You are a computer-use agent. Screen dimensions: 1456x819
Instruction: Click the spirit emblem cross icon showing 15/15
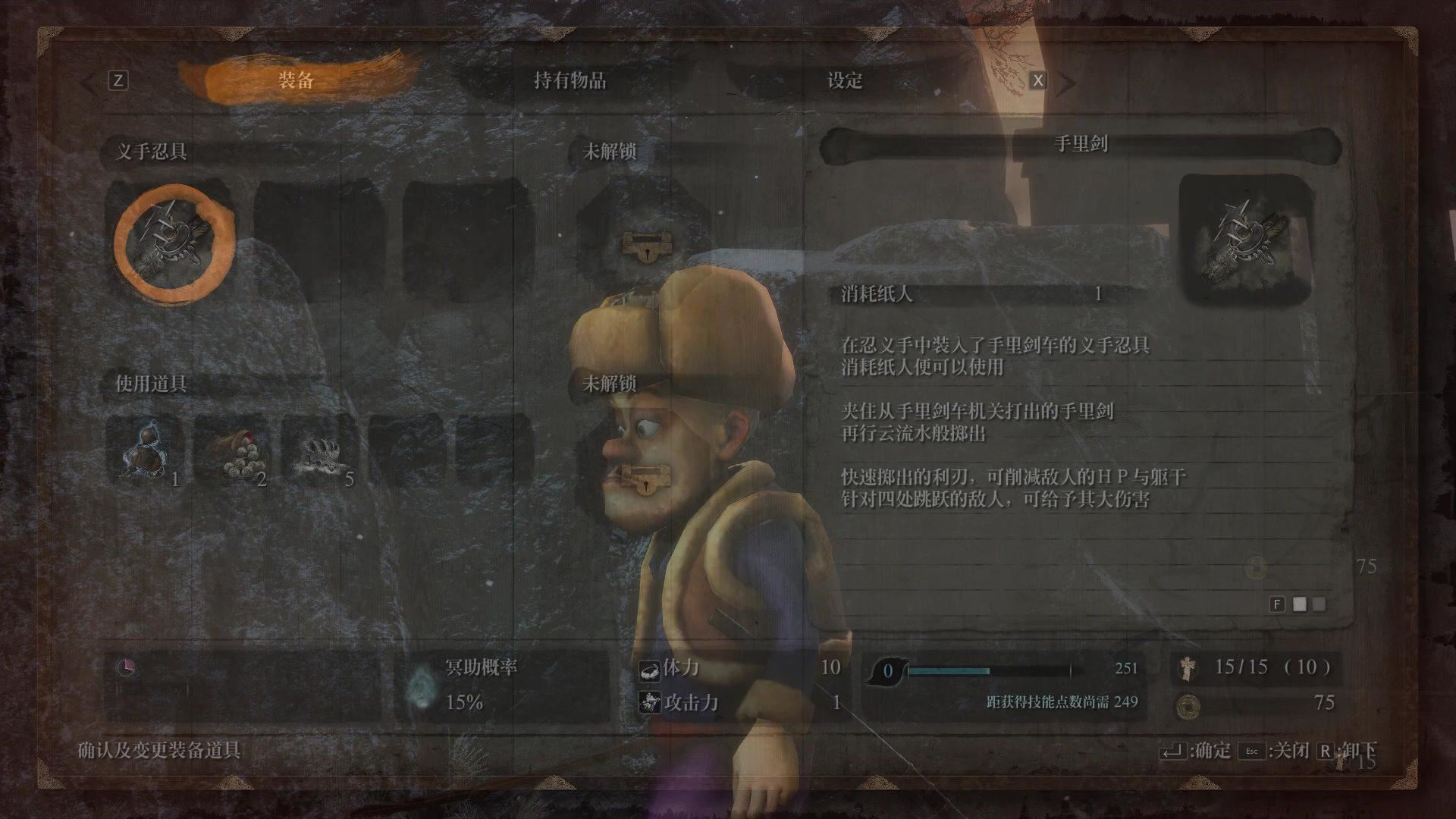pyautogui.click(x=1187, y=670)
